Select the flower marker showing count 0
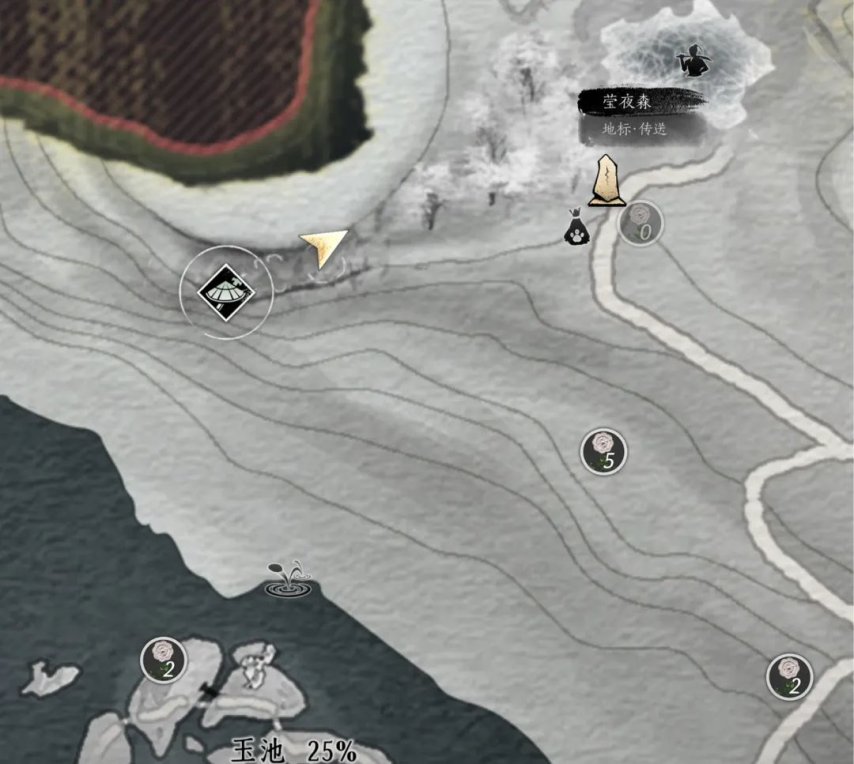 [x=640, y=224]
